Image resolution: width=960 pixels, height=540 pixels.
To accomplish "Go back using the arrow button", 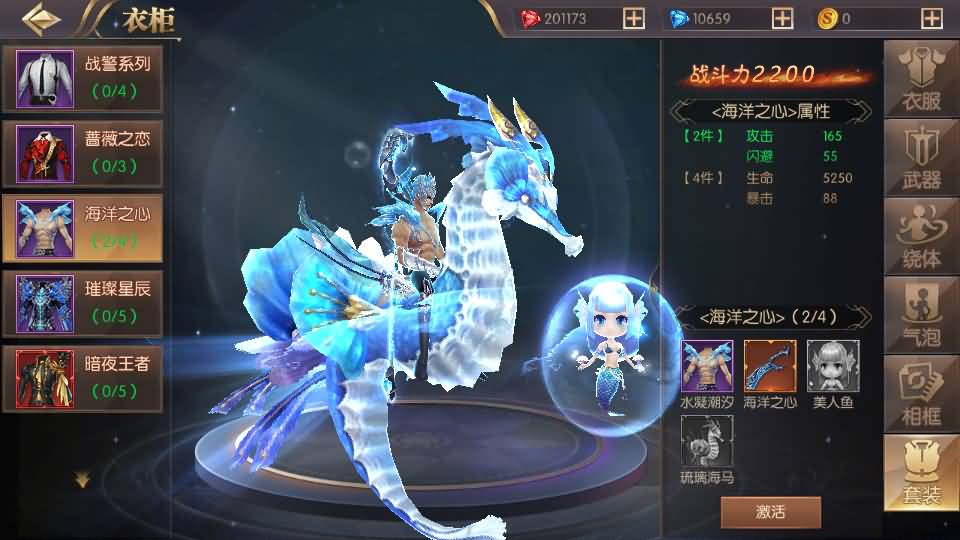I will coord(40,19).
